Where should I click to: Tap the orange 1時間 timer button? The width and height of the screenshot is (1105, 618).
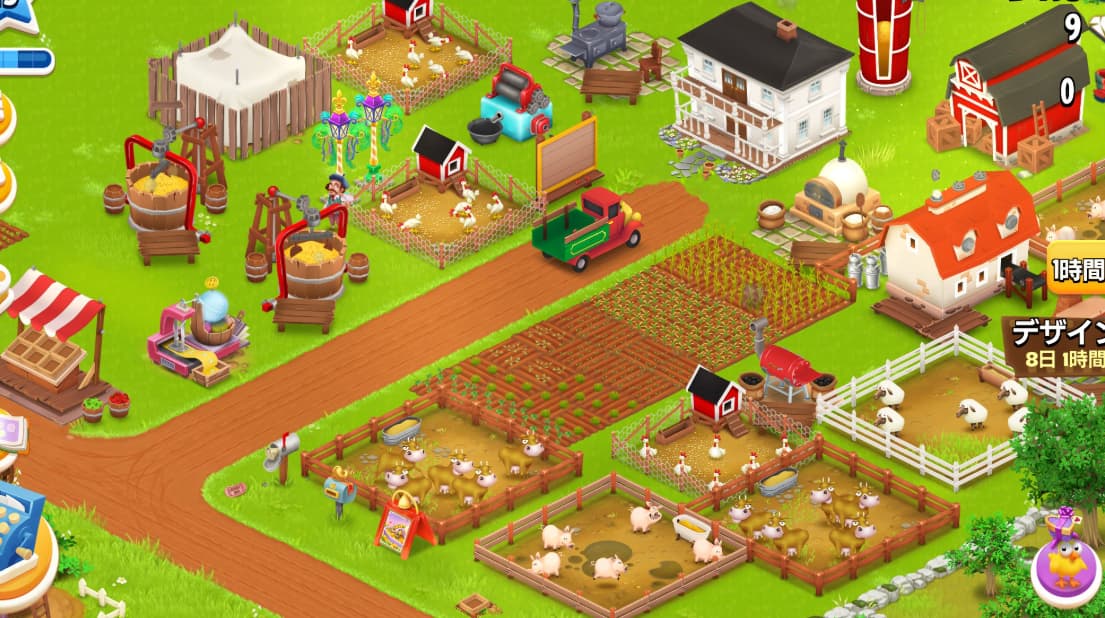(1077, 273)
